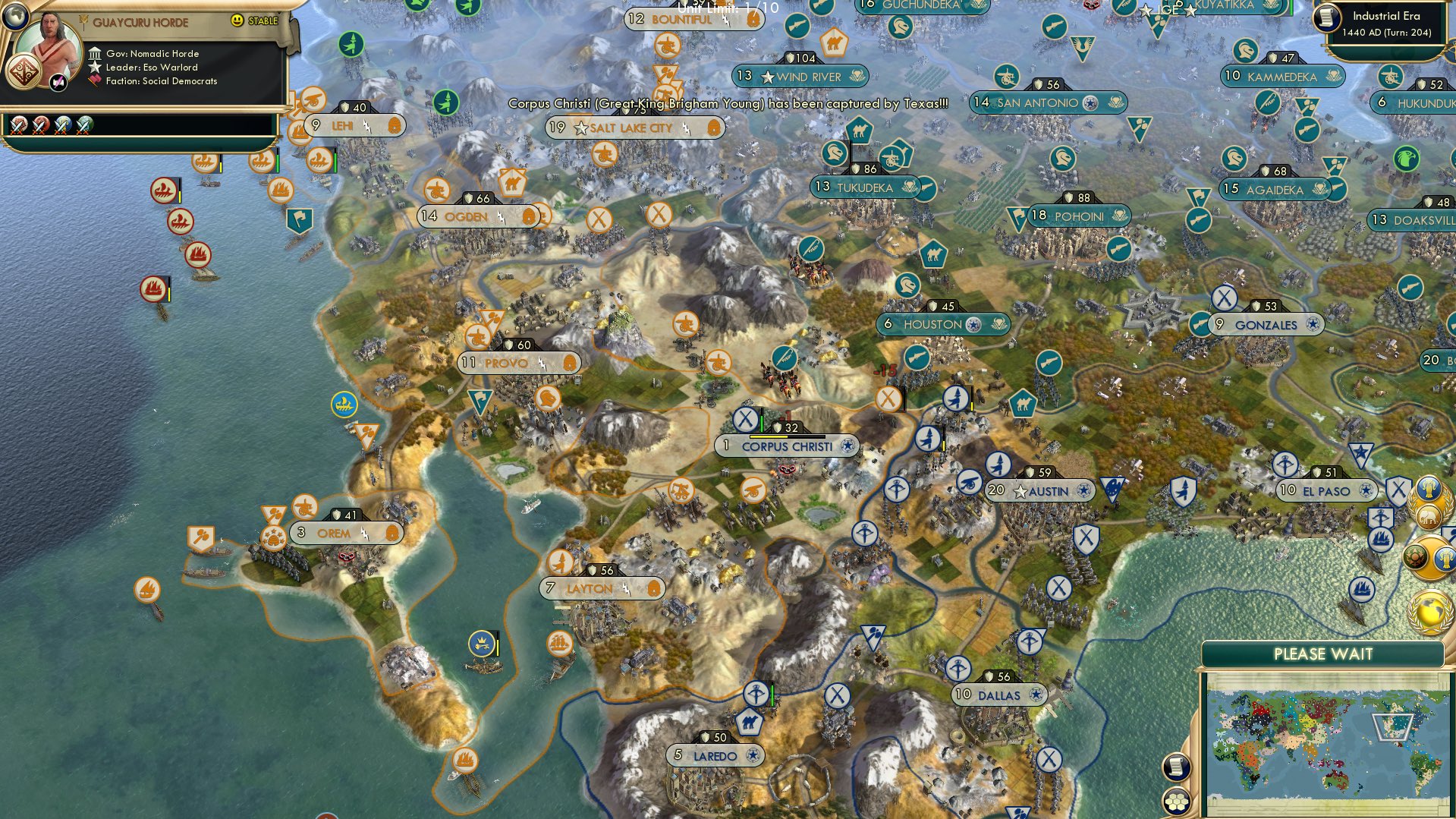Click the Nomadic Horde government icon
Image resolution: width=1456 pixels, height=819 pixels.
96,53
